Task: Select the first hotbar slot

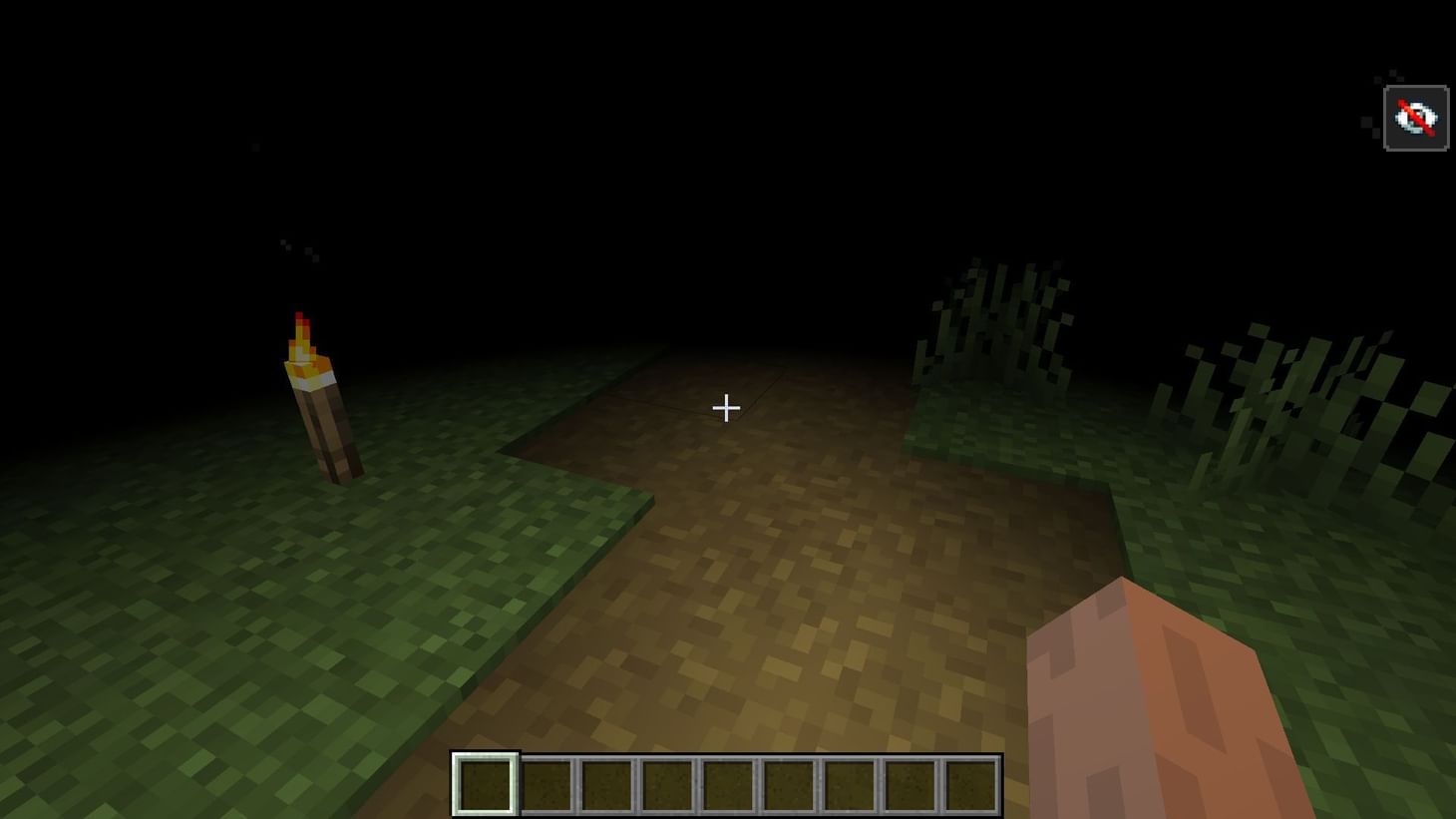Action: point(484,783)
